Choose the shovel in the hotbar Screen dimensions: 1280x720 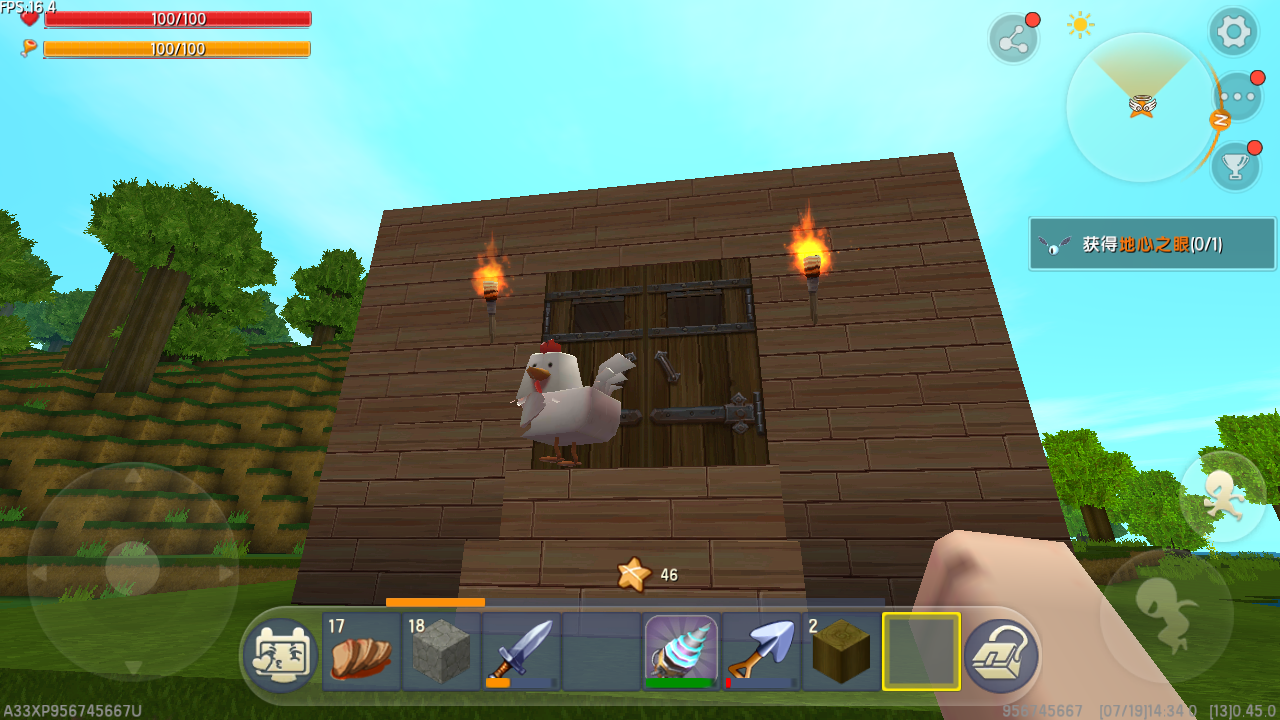pos(761,652)
